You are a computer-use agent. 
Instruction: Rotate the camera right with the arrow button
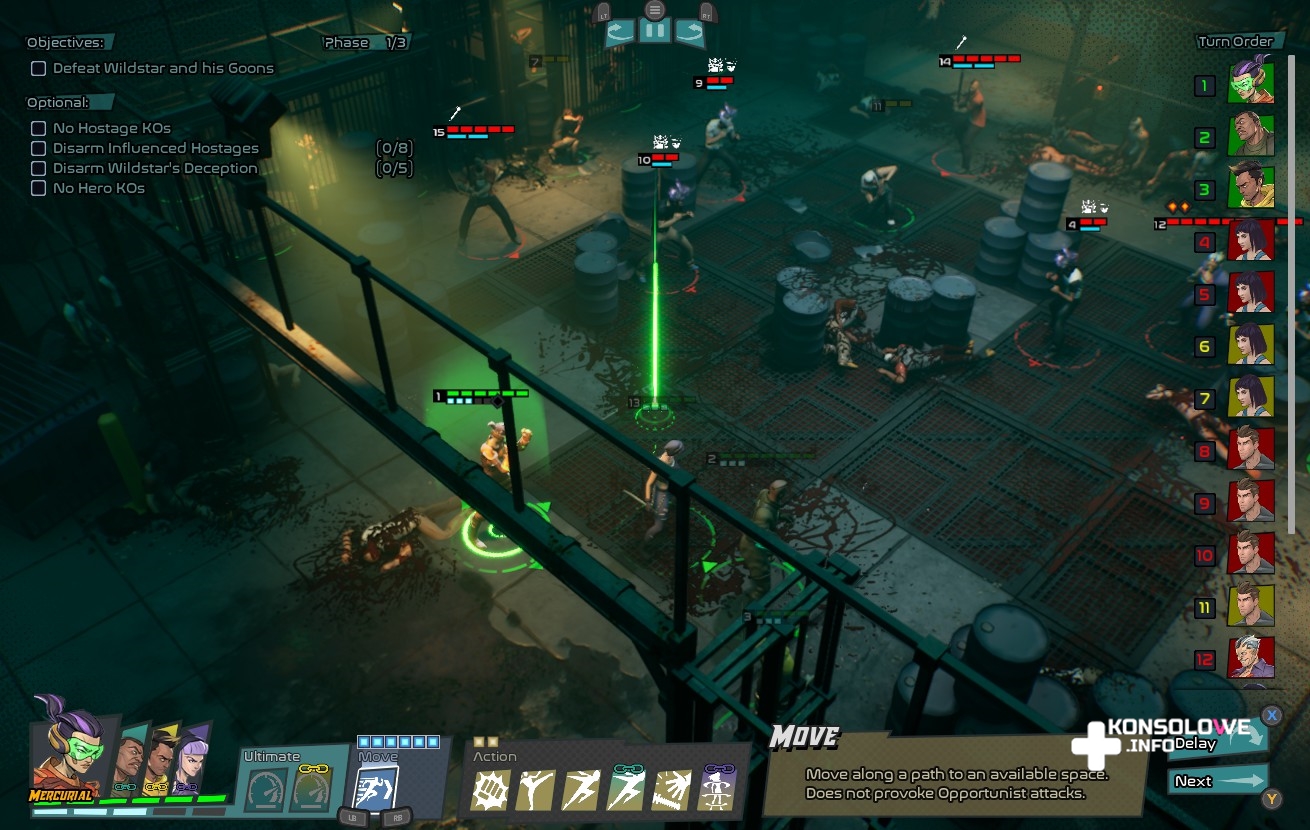pyautogui.click(x=690, y=32)
